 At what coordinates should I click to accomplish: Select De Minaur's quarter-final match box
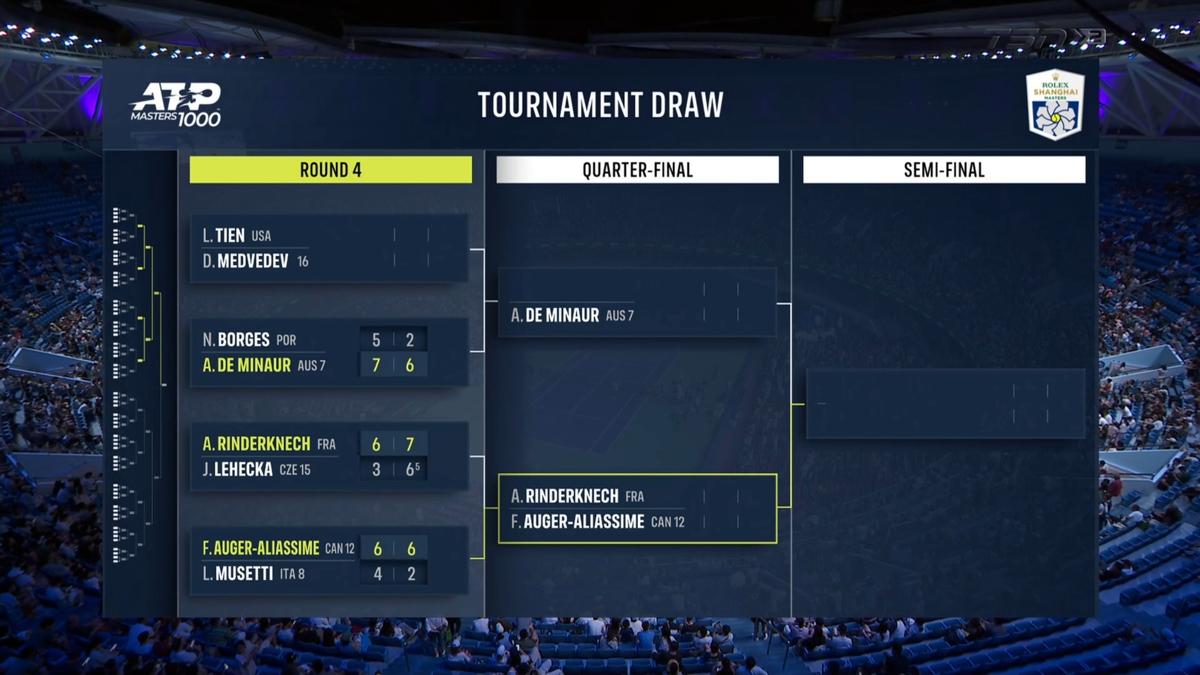coord(637,302)
